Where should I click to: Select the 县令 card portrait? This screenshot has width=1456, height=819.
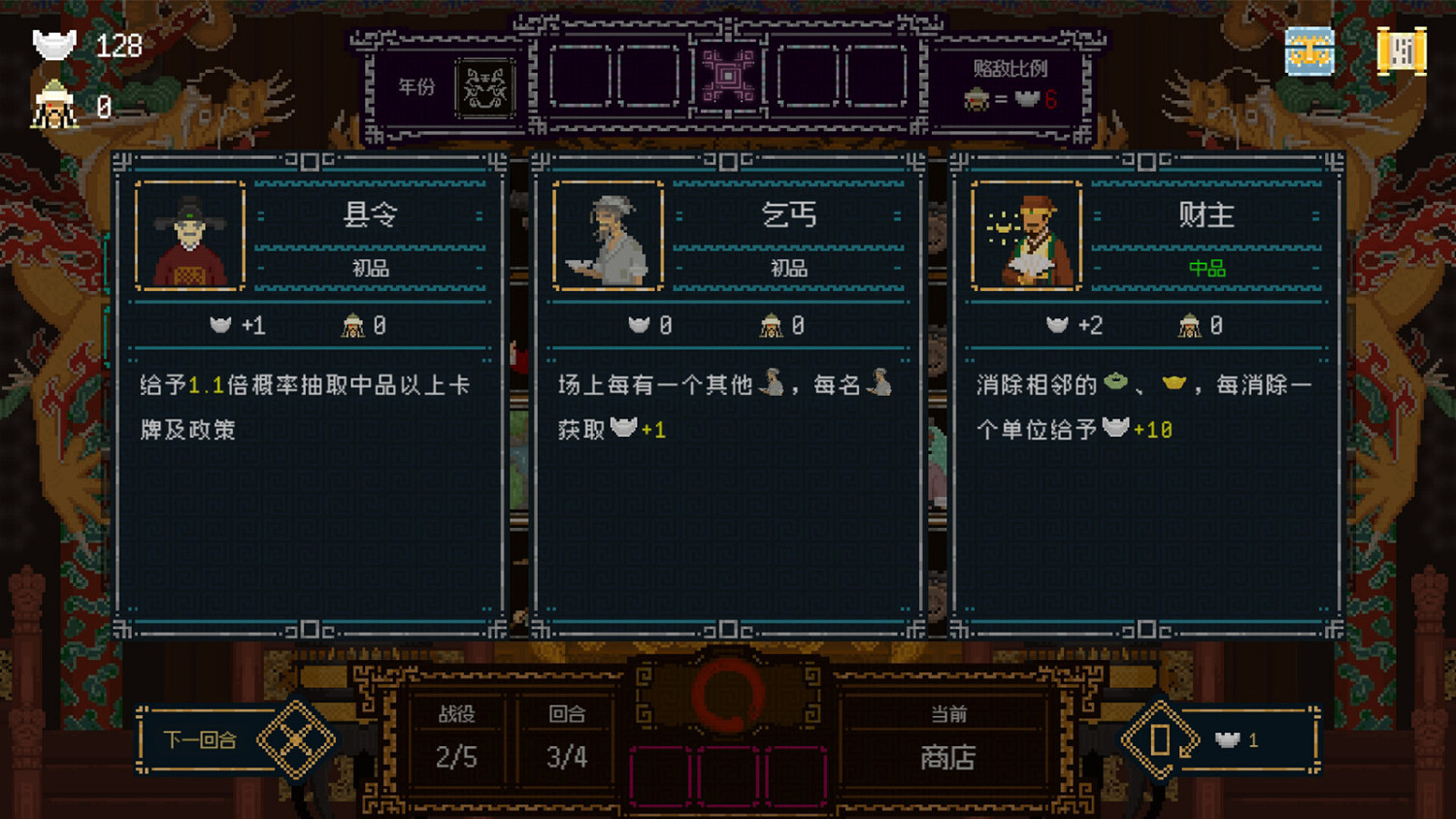(x=188, y=235)
